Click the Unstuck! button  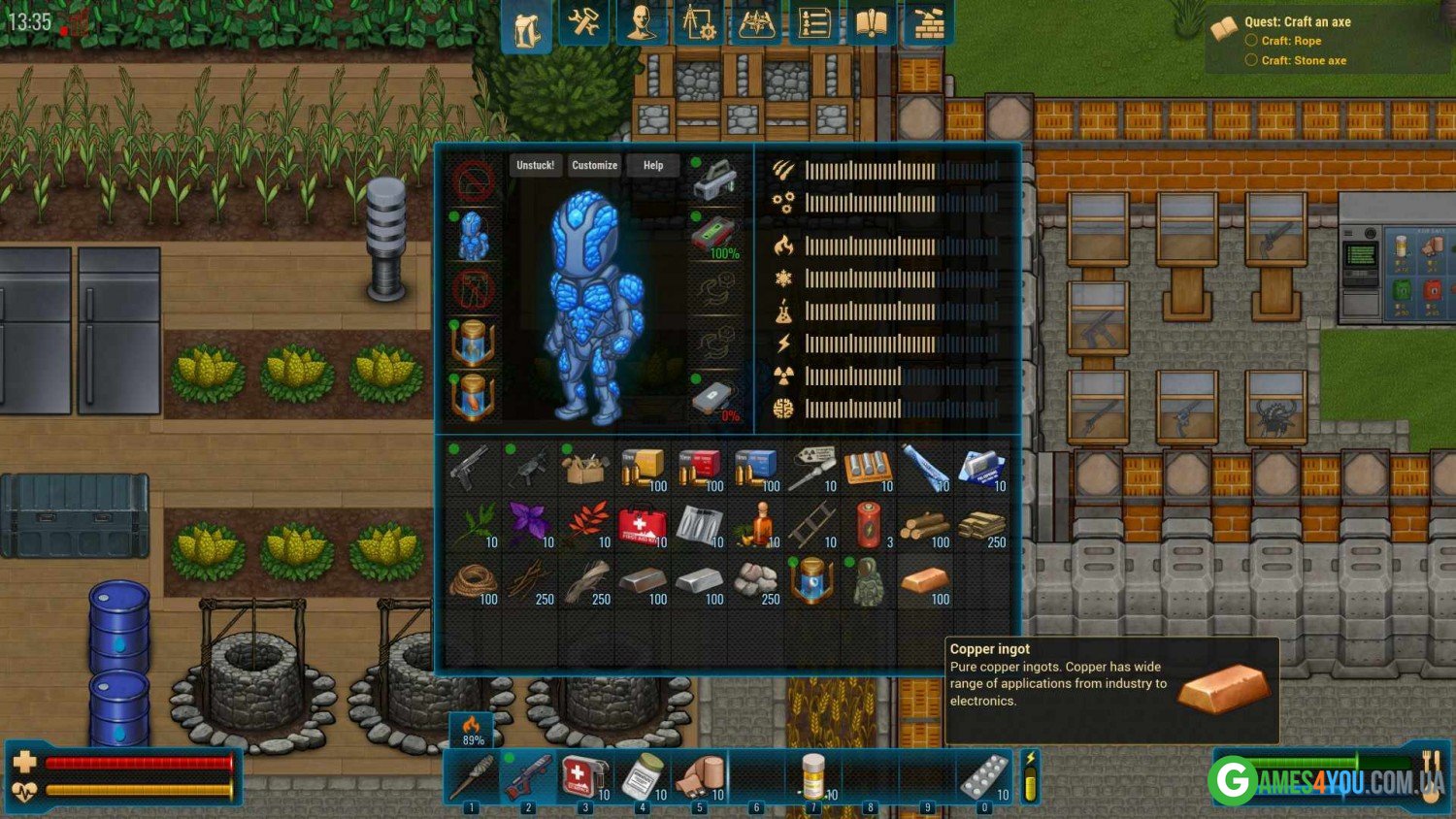[535, 165]
